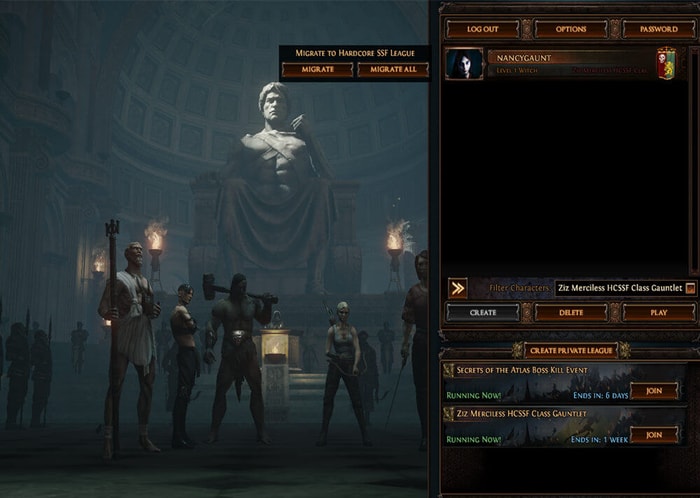Join the Ziz Merciless HCSSF Class Gauntlet
The height and width of the screenshot is (498, 700).
[x=654, y=435]
